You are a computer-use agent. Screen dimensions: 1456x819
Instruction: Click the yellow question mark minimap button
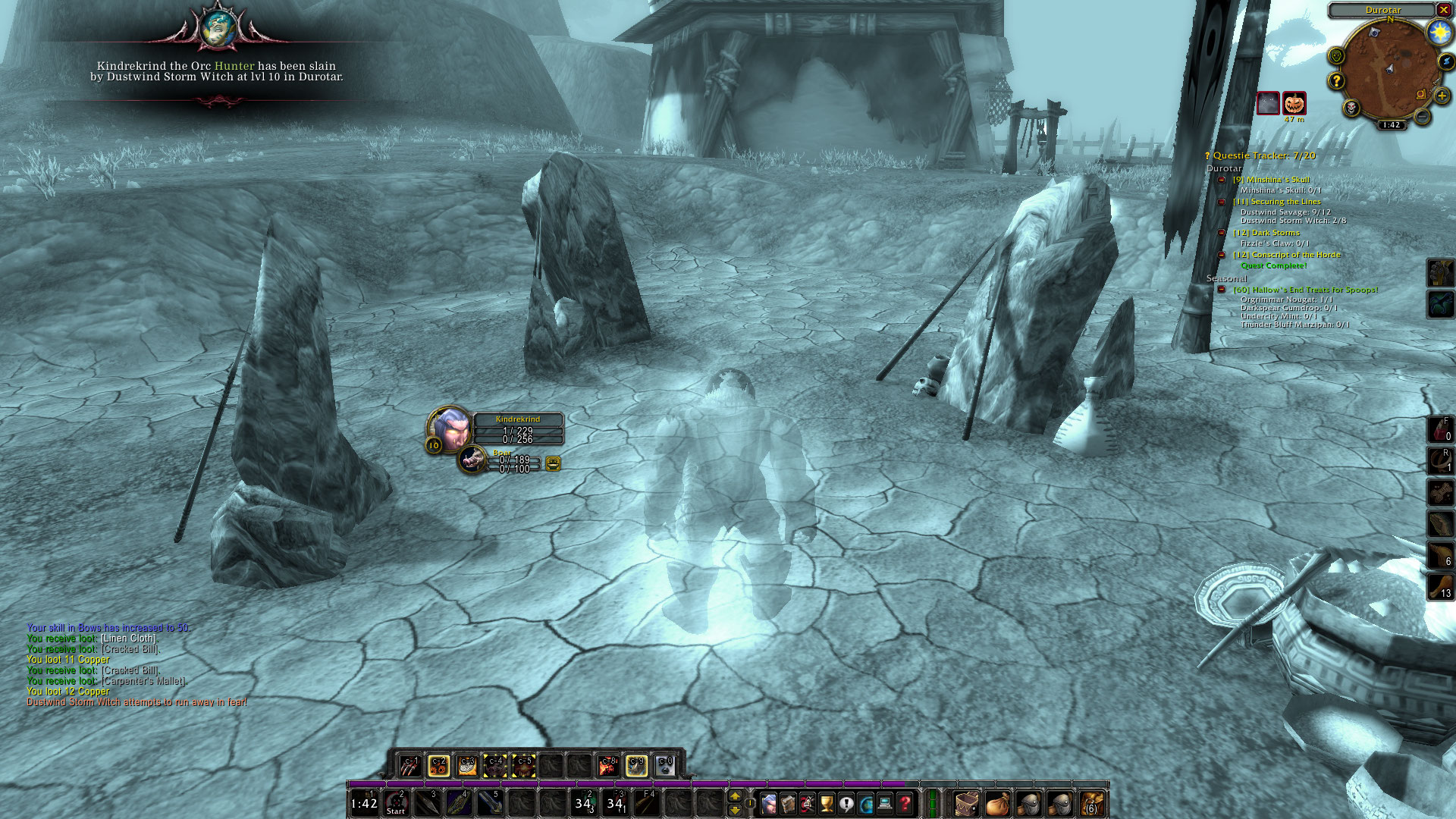click(1336, 80)
